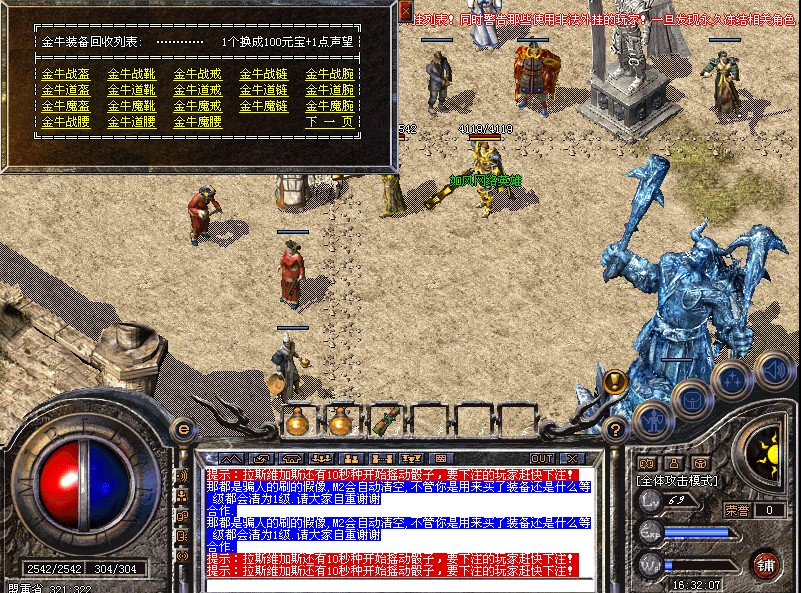Open the bag round button
The image size is (801, 593).
692,400
